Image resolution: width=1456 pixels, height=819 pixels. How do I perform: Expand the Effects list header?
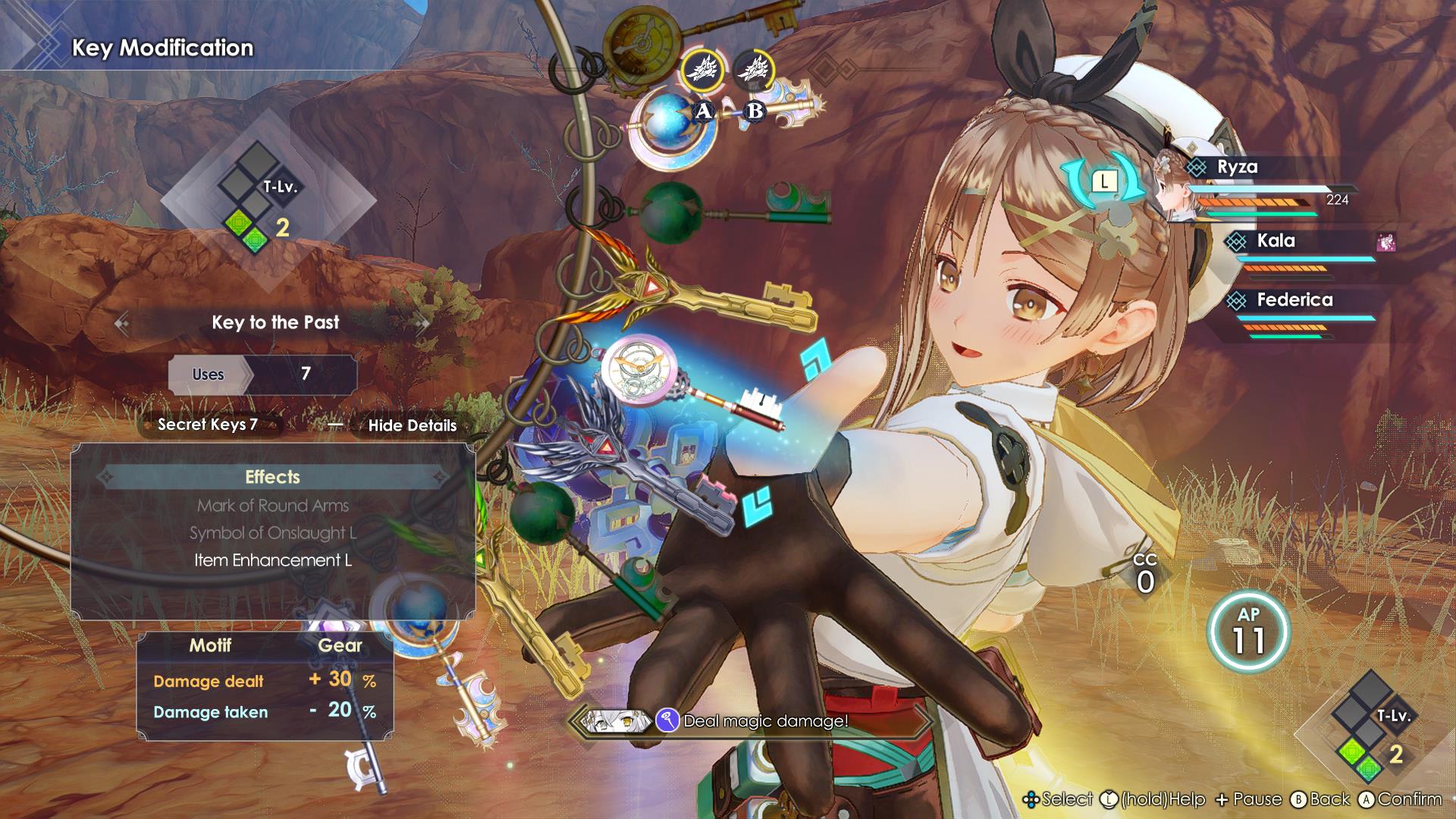(273, 478)
